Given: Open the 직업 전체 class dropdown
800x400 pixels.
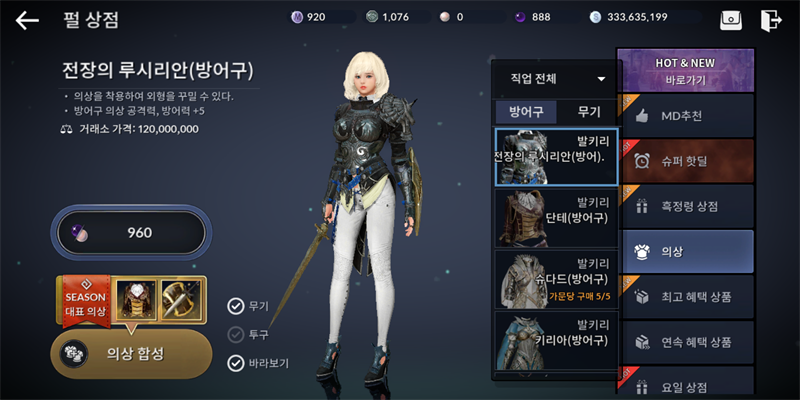Looking at the screenshot, I should [556, 78].
